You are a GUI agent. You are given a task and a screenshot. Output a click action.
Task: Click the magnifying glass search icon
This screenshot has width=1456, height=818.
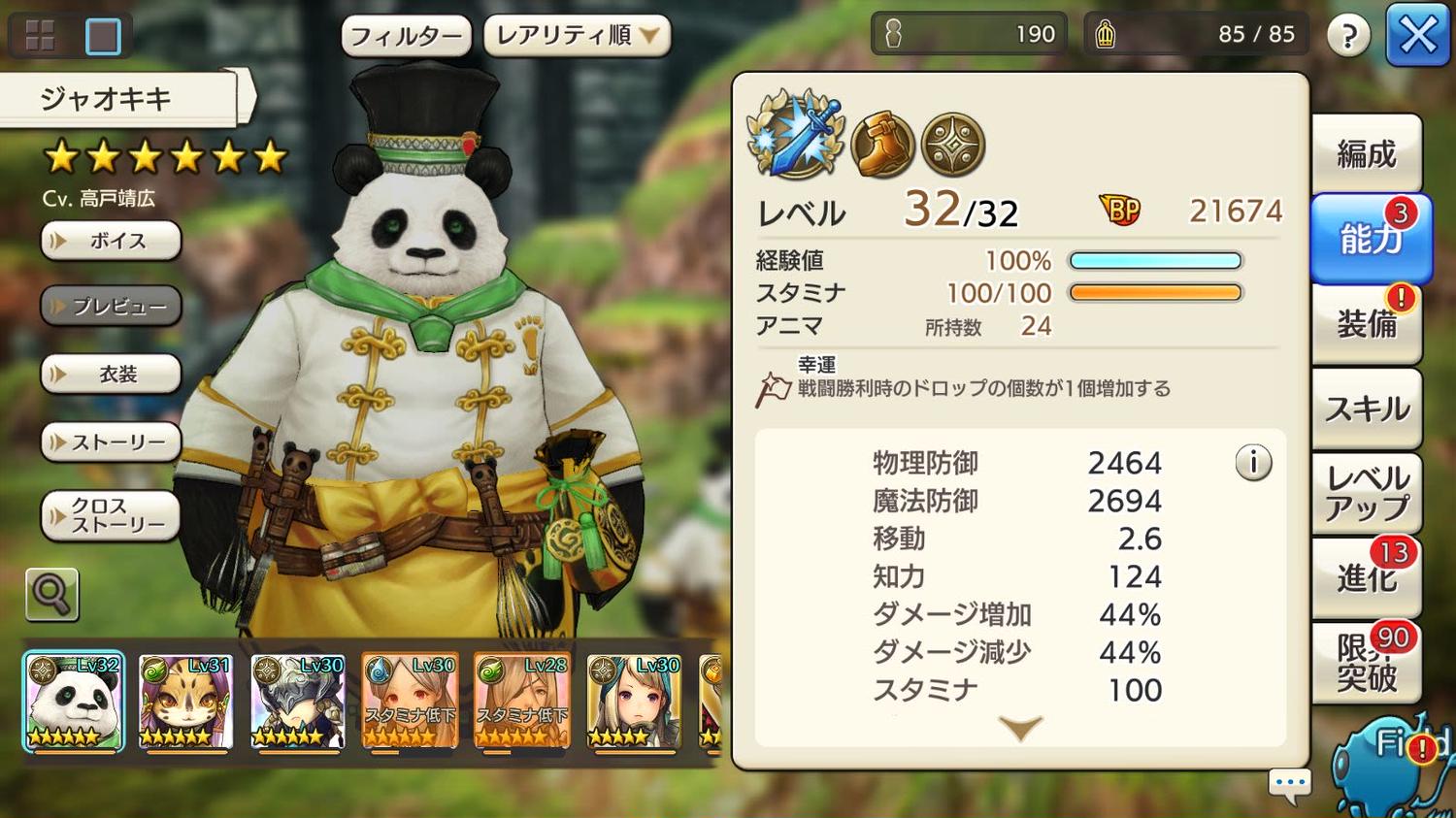point(51,594)
